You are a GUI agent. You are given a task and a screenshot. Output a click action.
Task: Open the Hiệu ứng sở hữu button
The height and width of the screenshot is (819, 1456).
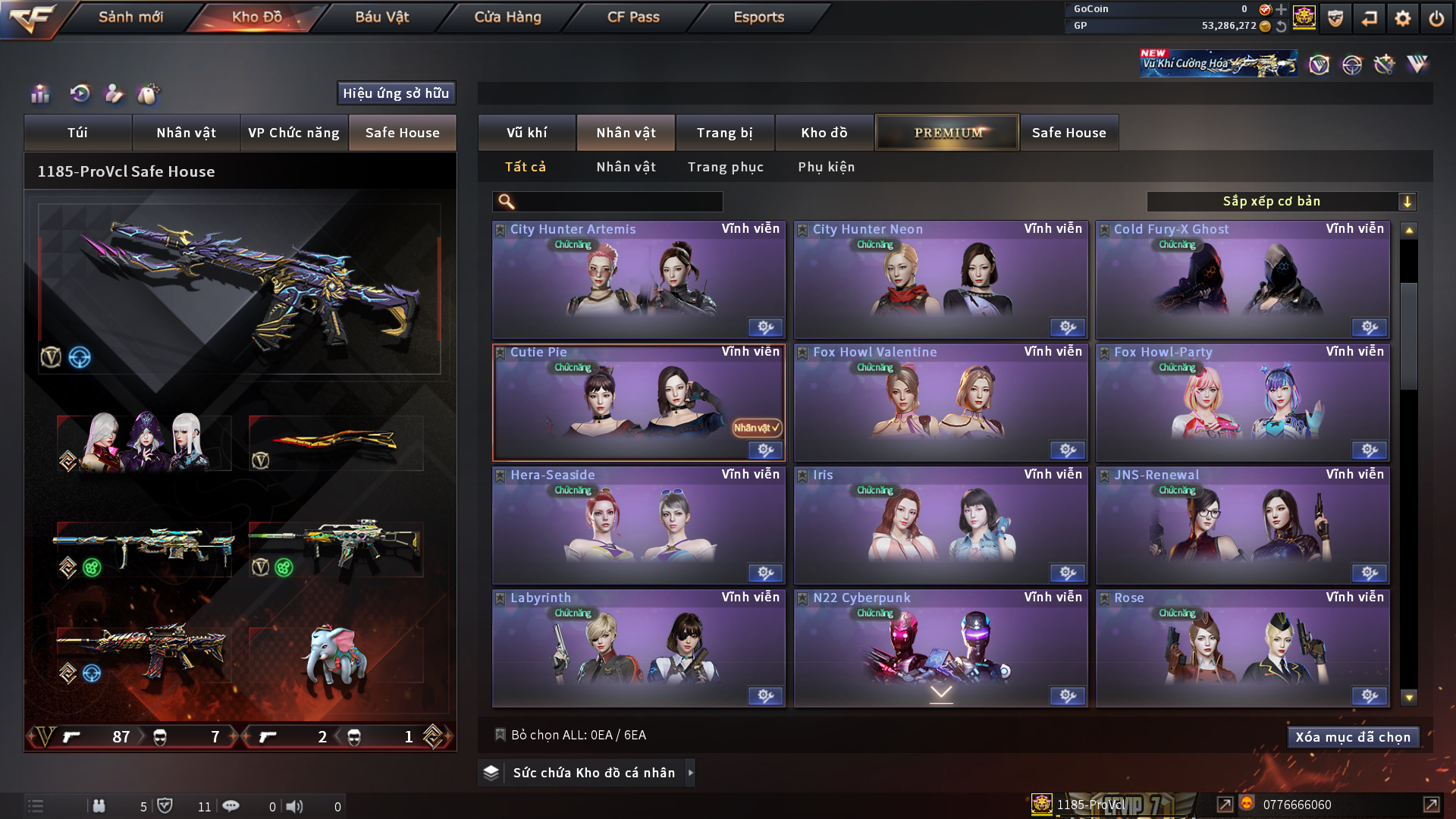click(x=396, y=93)
